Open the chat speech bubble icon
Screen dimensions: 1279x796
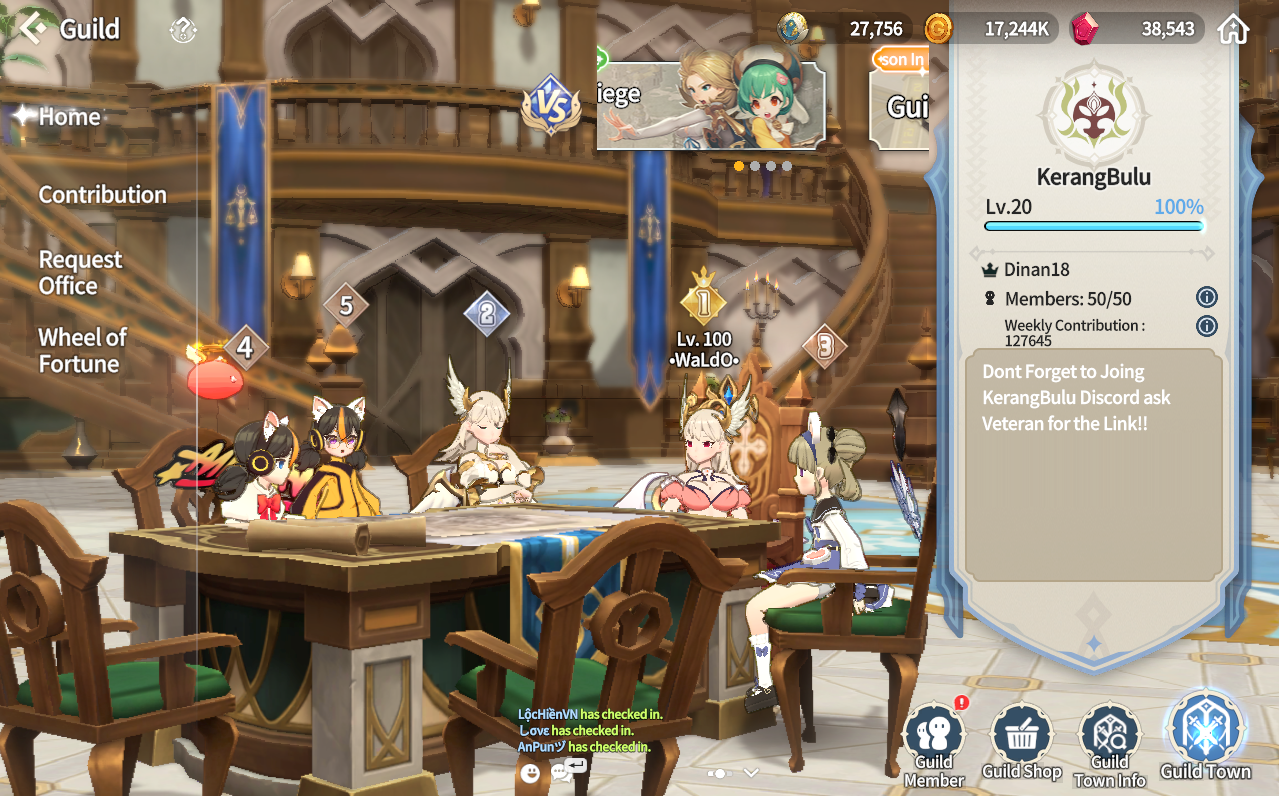(563, 772)
